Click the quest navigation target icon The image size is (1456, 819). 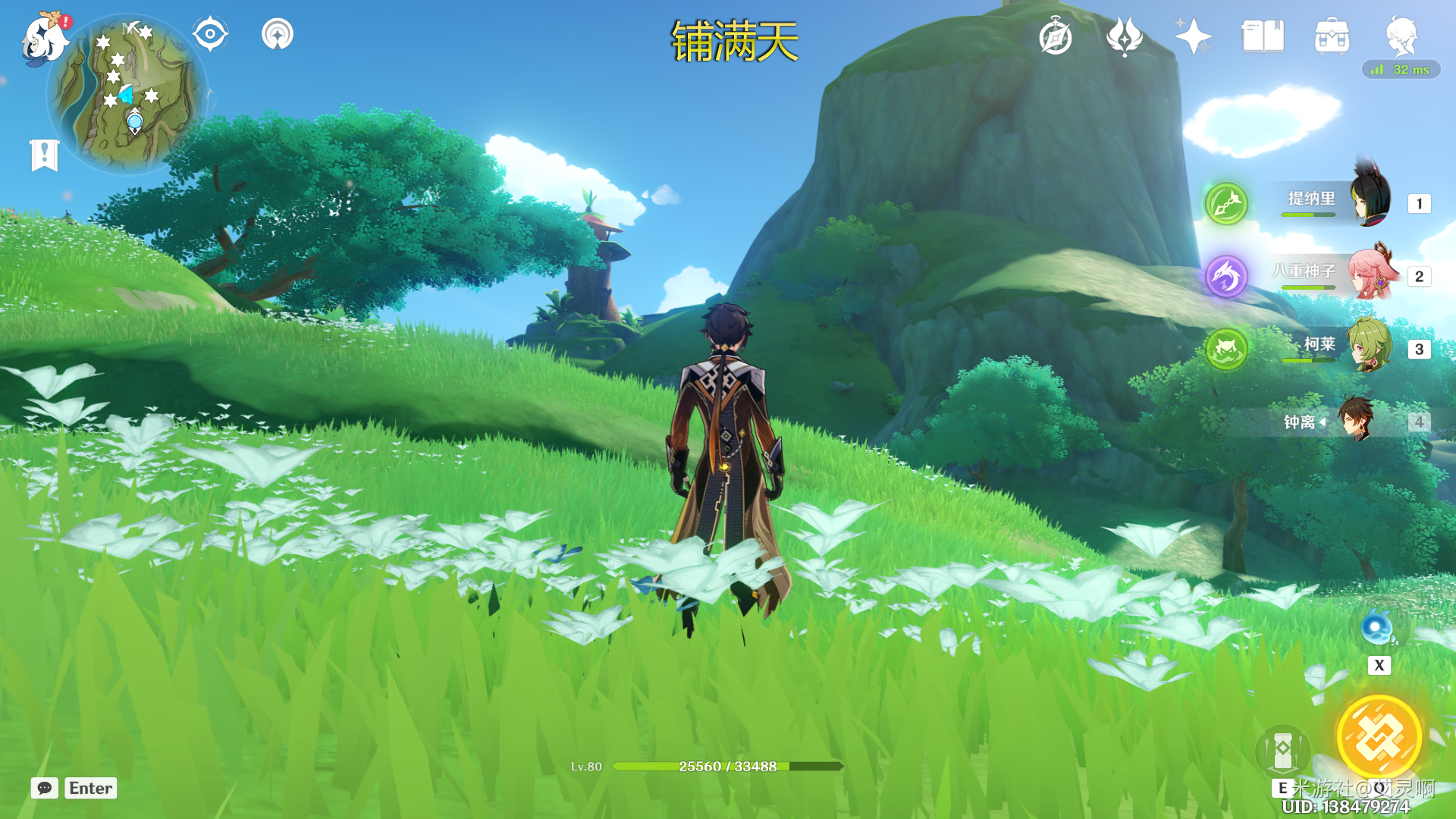[x=210, y=34]
